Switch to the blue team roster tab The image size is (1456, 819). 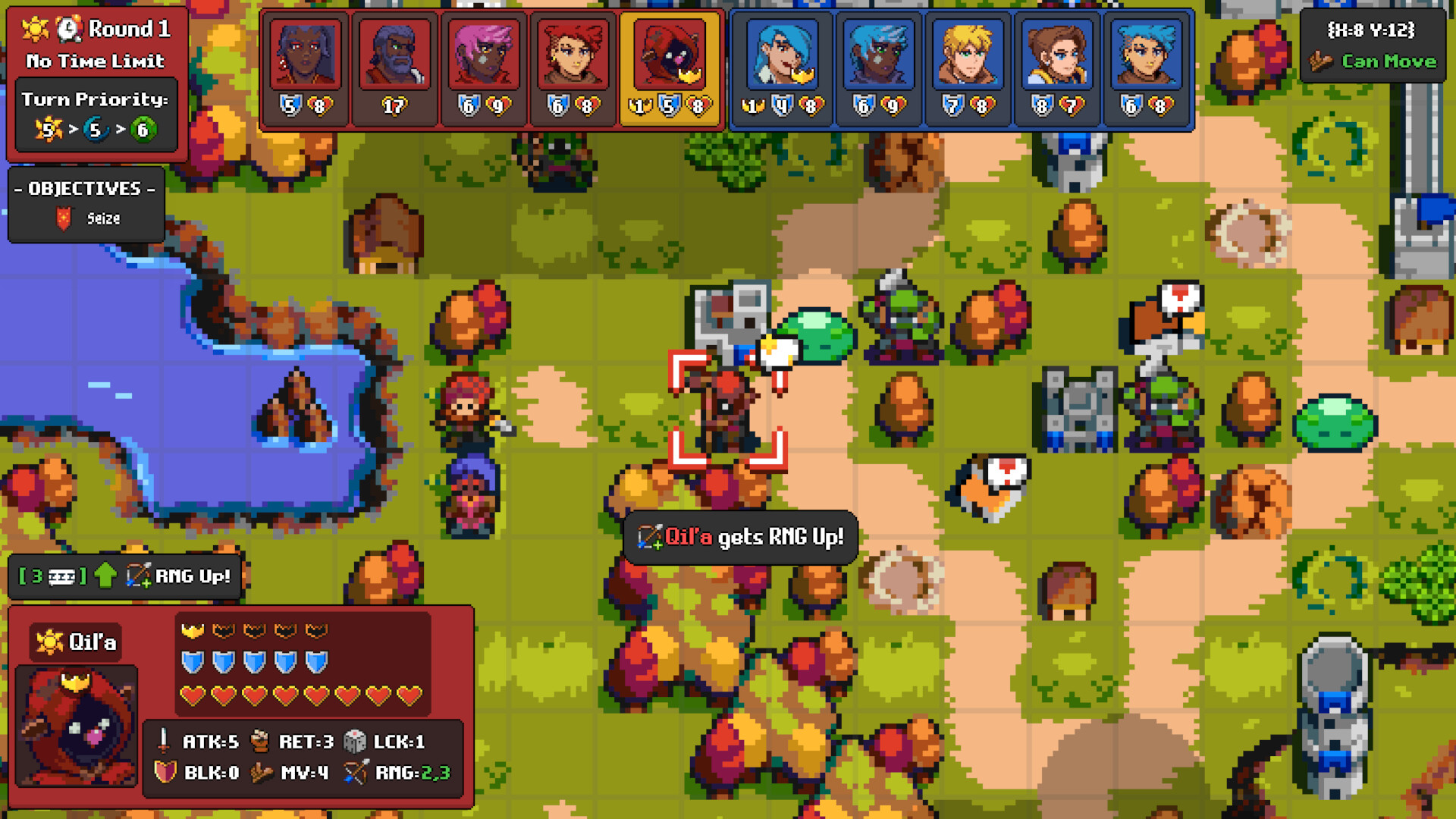point(963,68)
